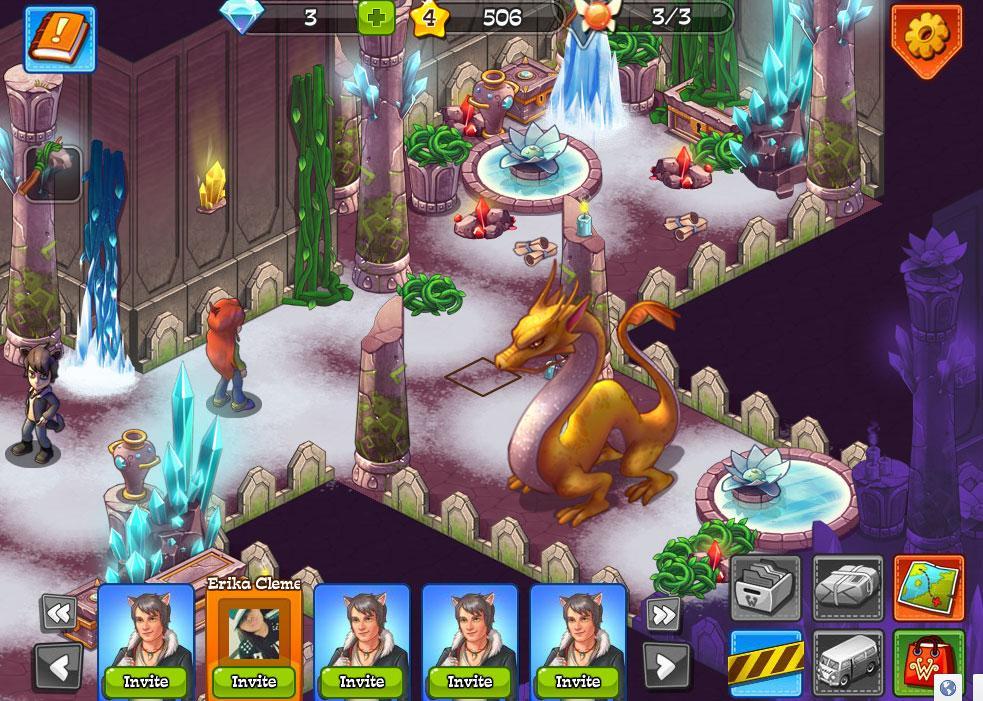Image resolution: width=983 pixels, height=701 pixels.
Task: Jump to the end of the friends list
Action: 664,612
